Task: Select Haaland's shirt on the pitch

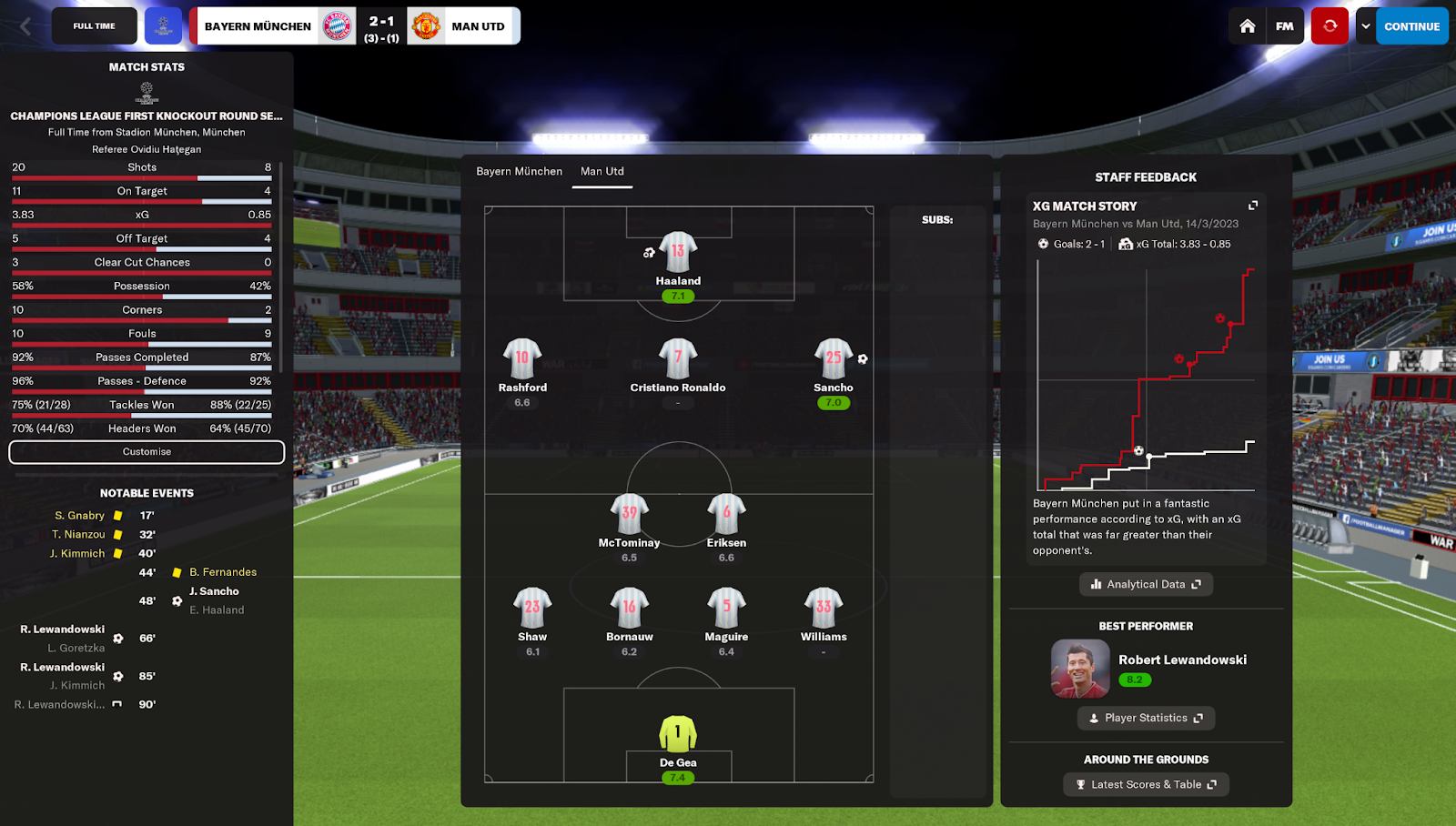Action: pos(678,252)
